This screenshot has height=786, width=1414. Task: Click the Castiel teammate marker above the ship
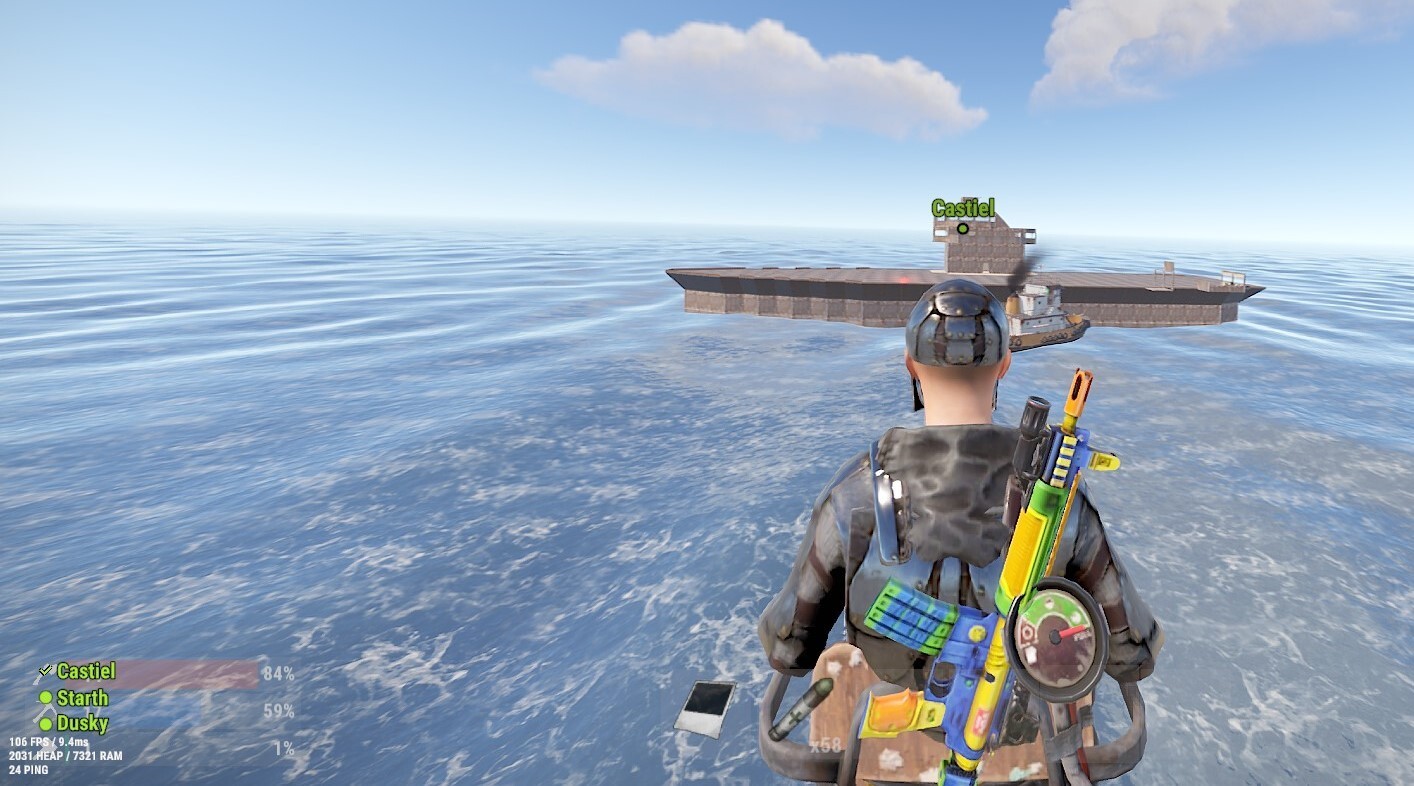point(962,228)
